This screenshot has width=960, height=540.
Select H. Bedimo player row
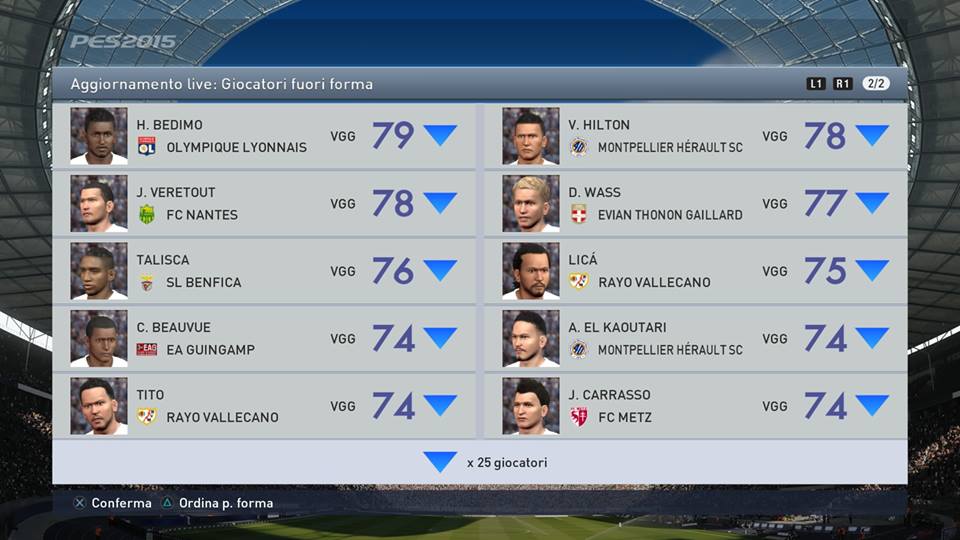(x=264, y=136)
